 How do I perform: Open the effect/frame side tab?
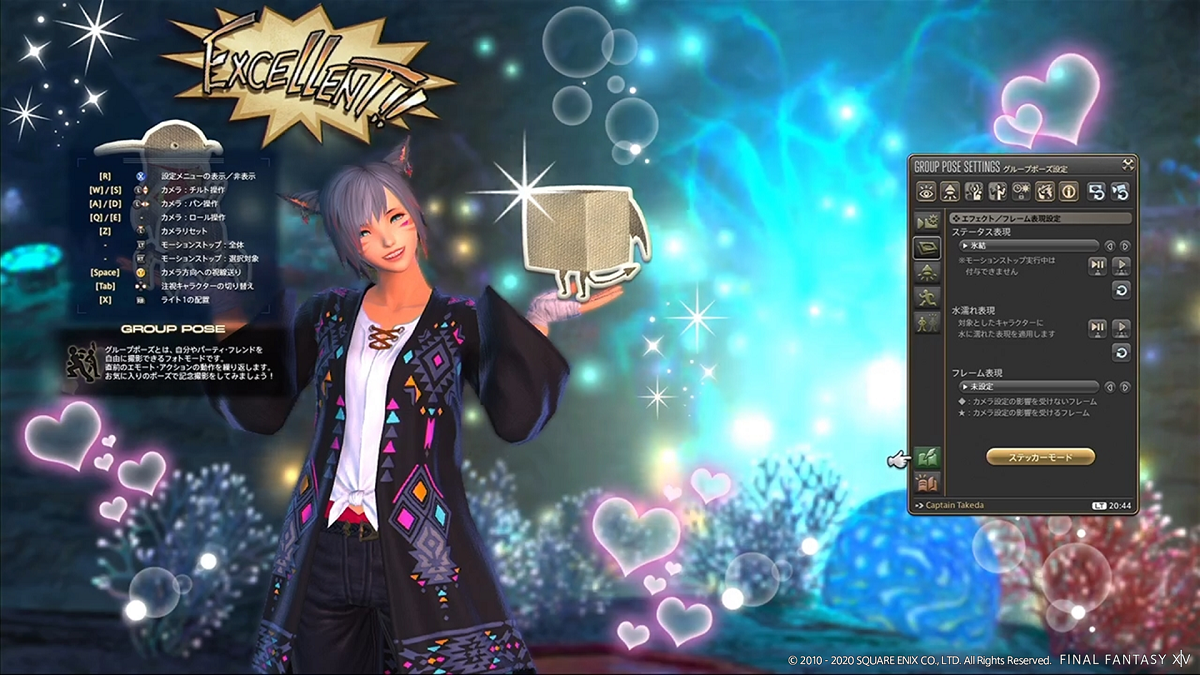(x=926, y=247)
